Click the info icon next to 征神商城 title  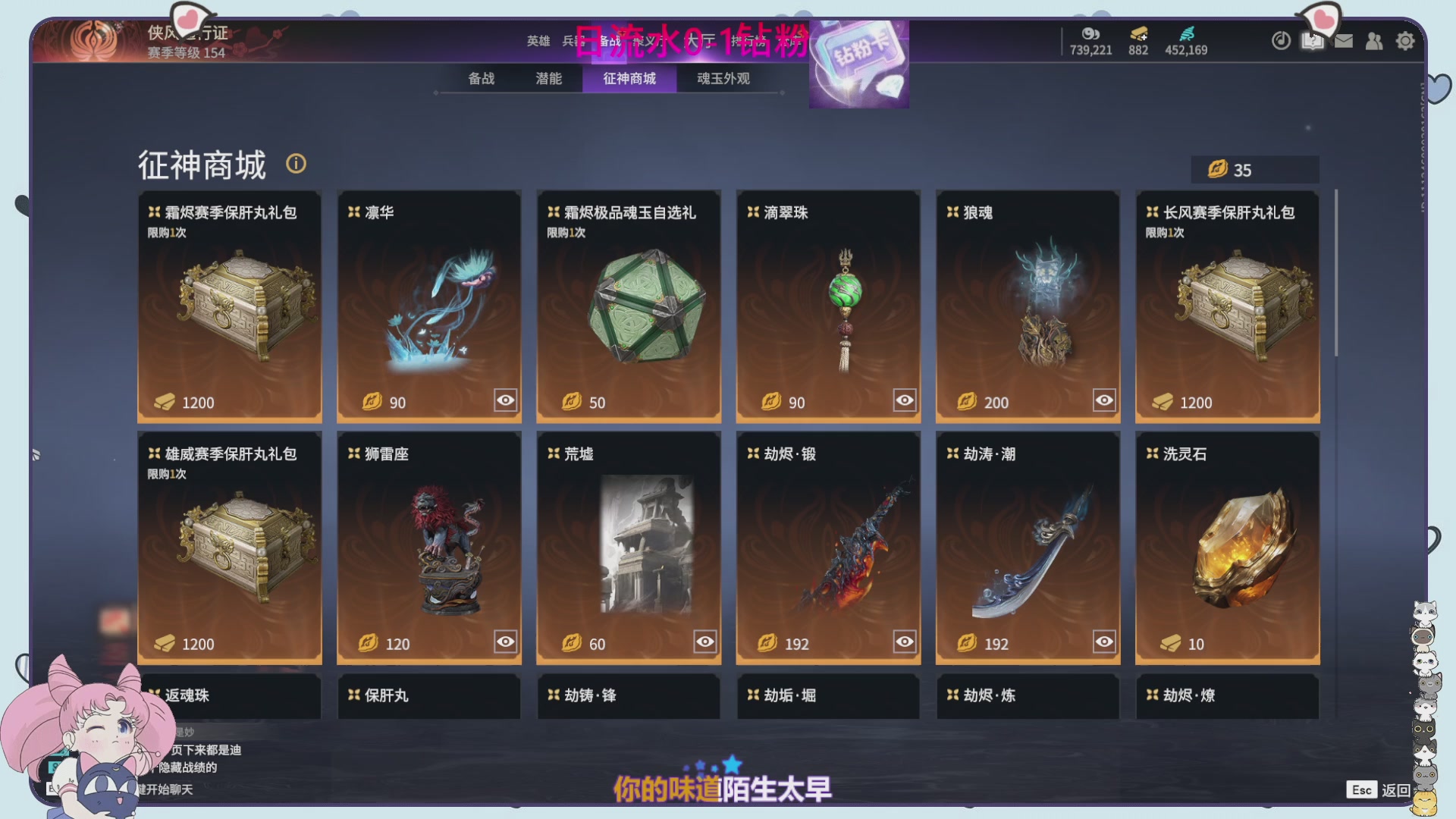point(296,164)
